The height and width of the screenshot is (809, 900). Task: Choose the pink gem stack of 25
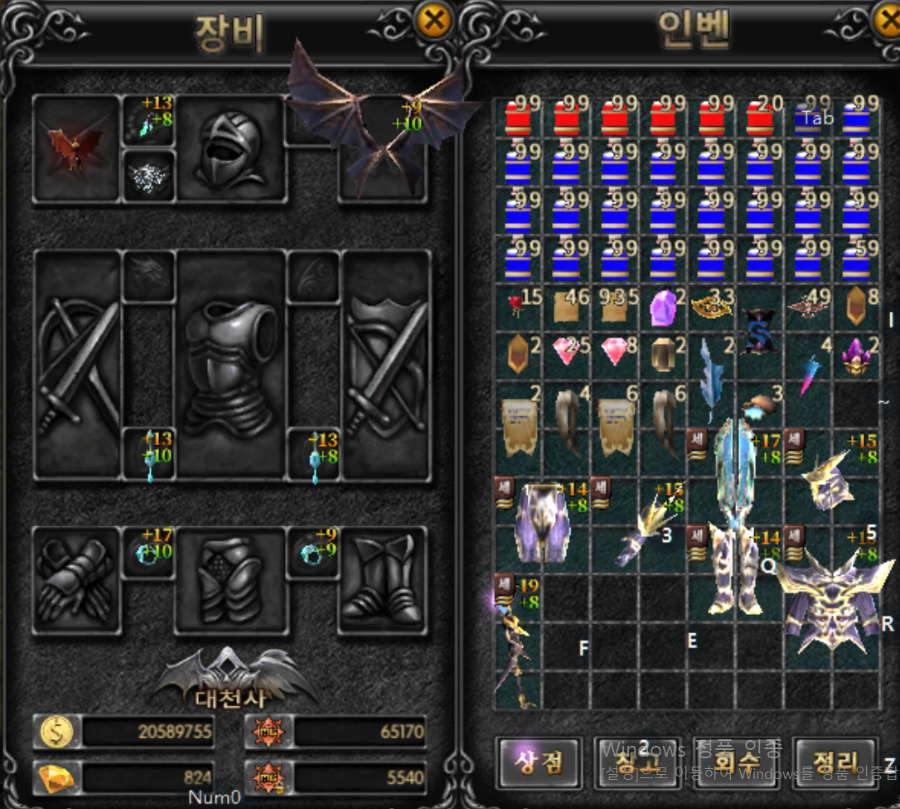click(x=566, y=354)
